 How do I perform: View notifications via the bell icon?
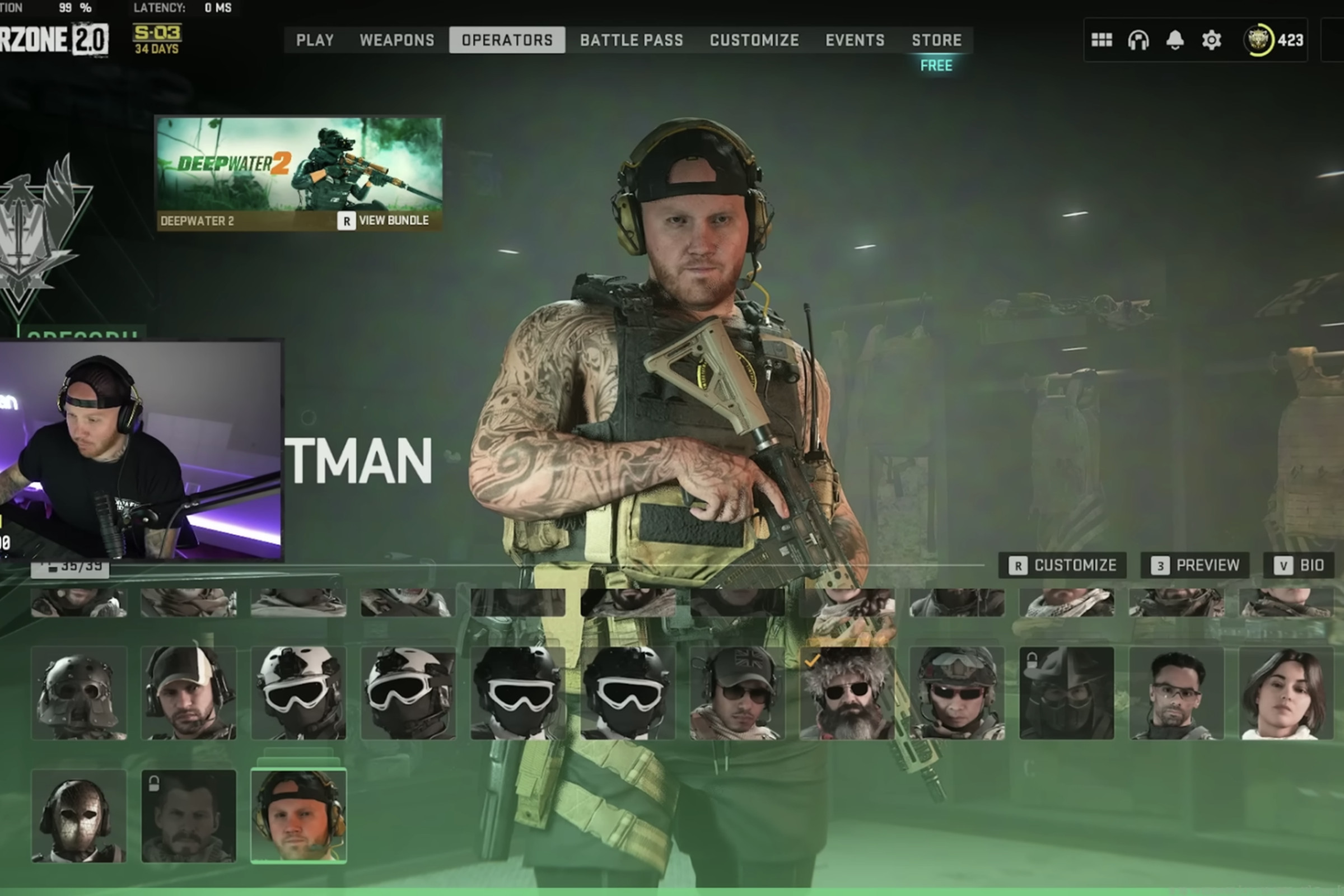click(1174, 40)
